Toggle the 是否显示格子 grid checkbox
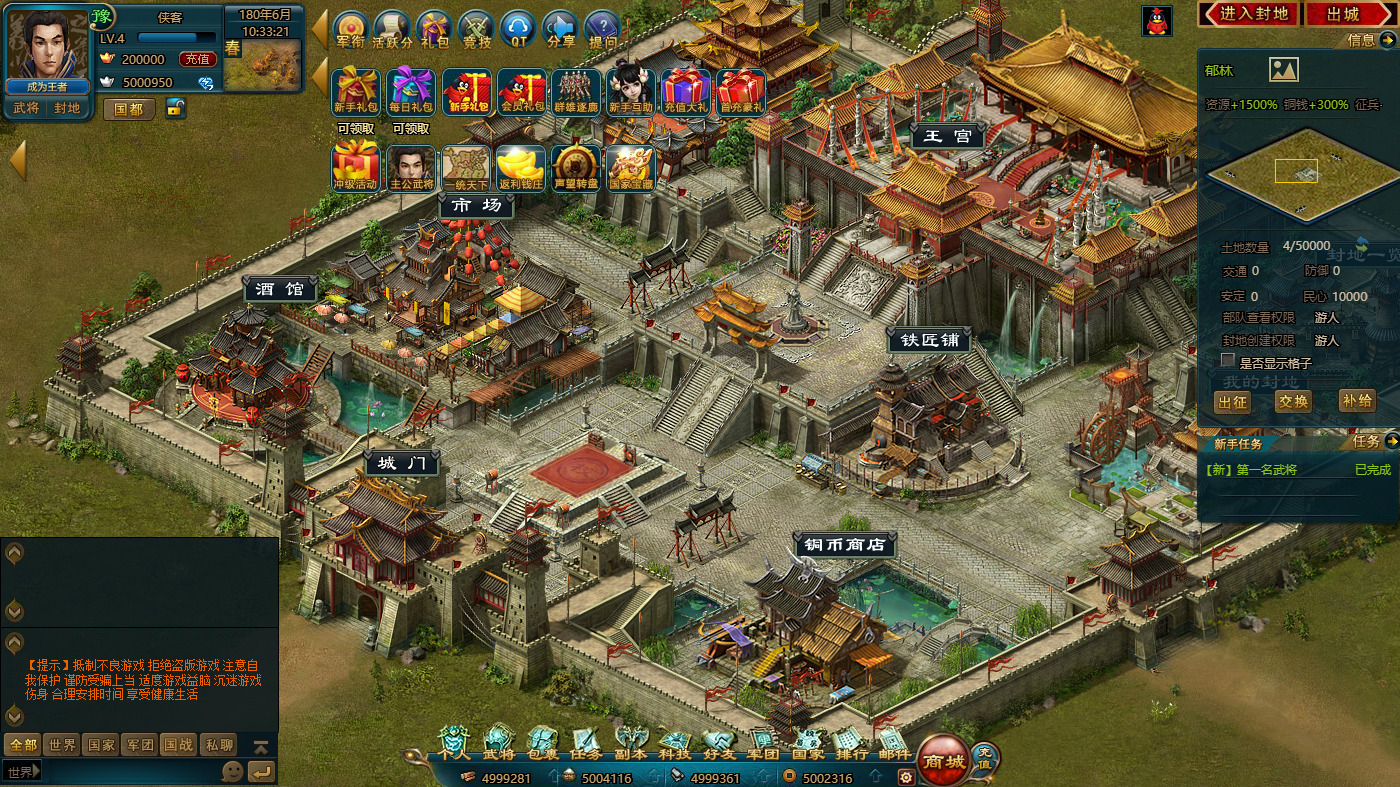This screenshot has width=1400, height=787. point(1228,361)
